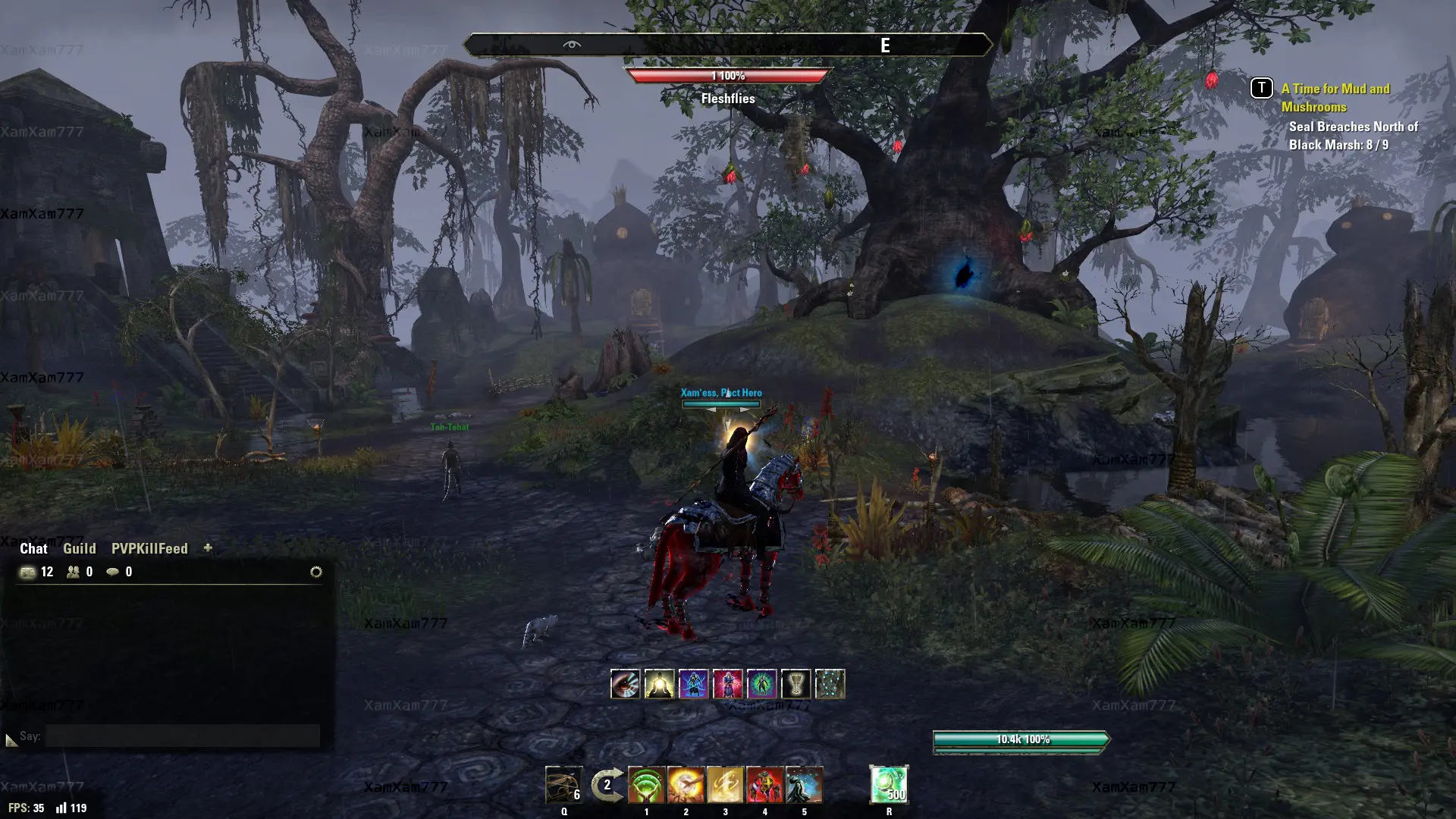The image size is (1456, 819).
Task: Activate the cloaked figure ability
Action: tap(804, 785)
